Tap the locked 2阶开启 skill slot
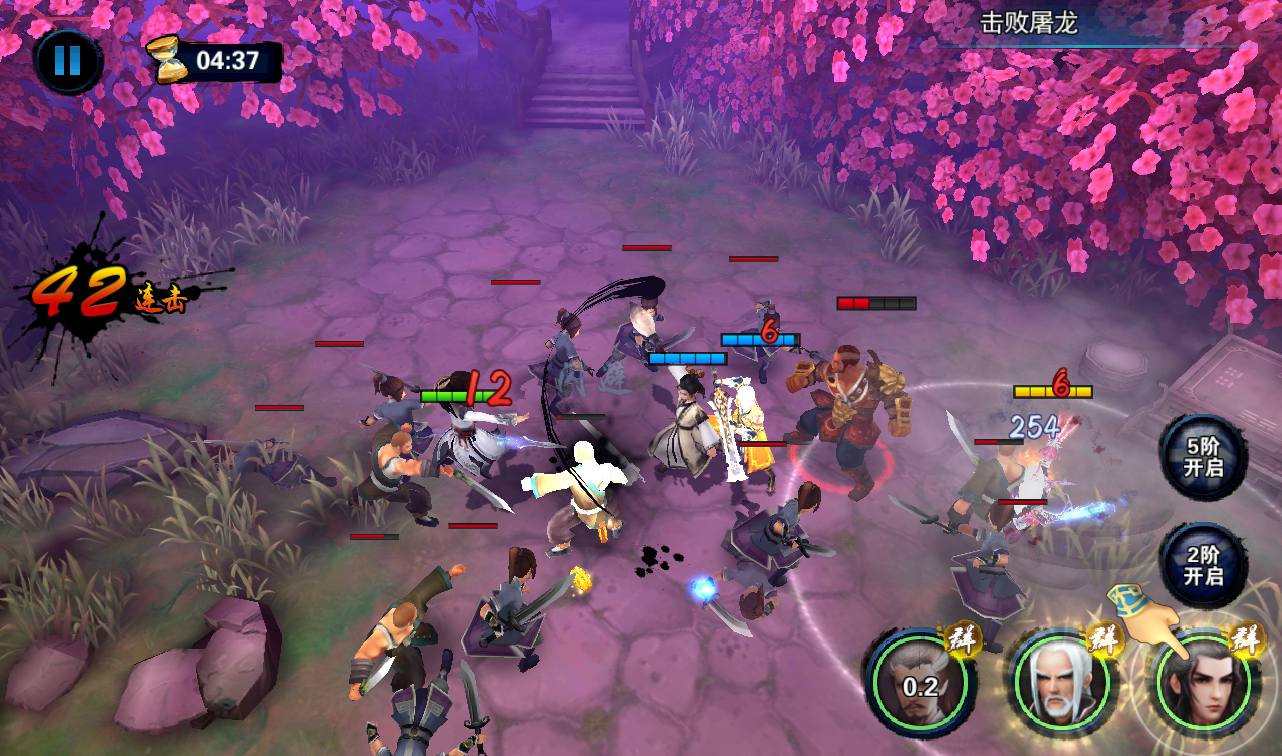Viewport: 1282px width, 756px height. [x=1203, y=567]
